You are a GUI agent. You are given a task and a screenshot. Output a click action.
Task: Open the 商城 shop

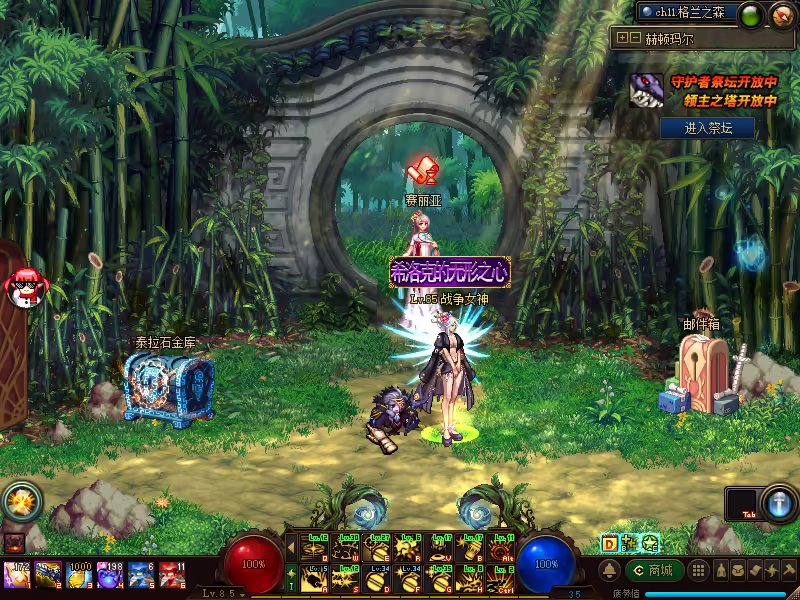tap(655, 570)
